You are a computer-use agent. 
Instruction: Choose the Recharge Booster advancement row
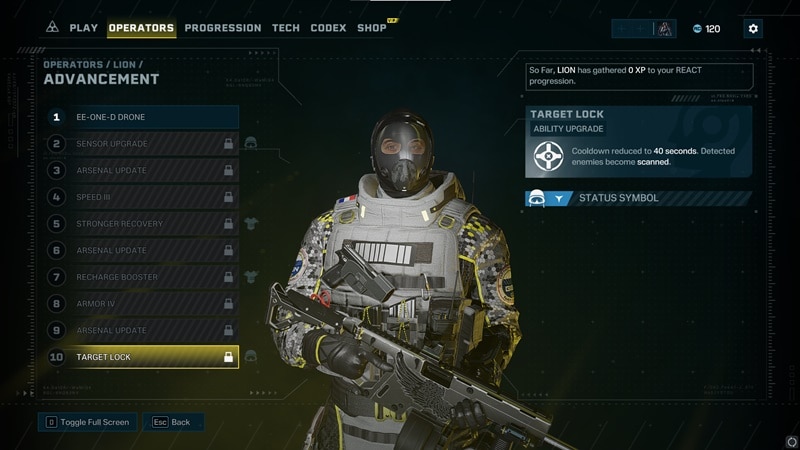(x=143, y=277)
